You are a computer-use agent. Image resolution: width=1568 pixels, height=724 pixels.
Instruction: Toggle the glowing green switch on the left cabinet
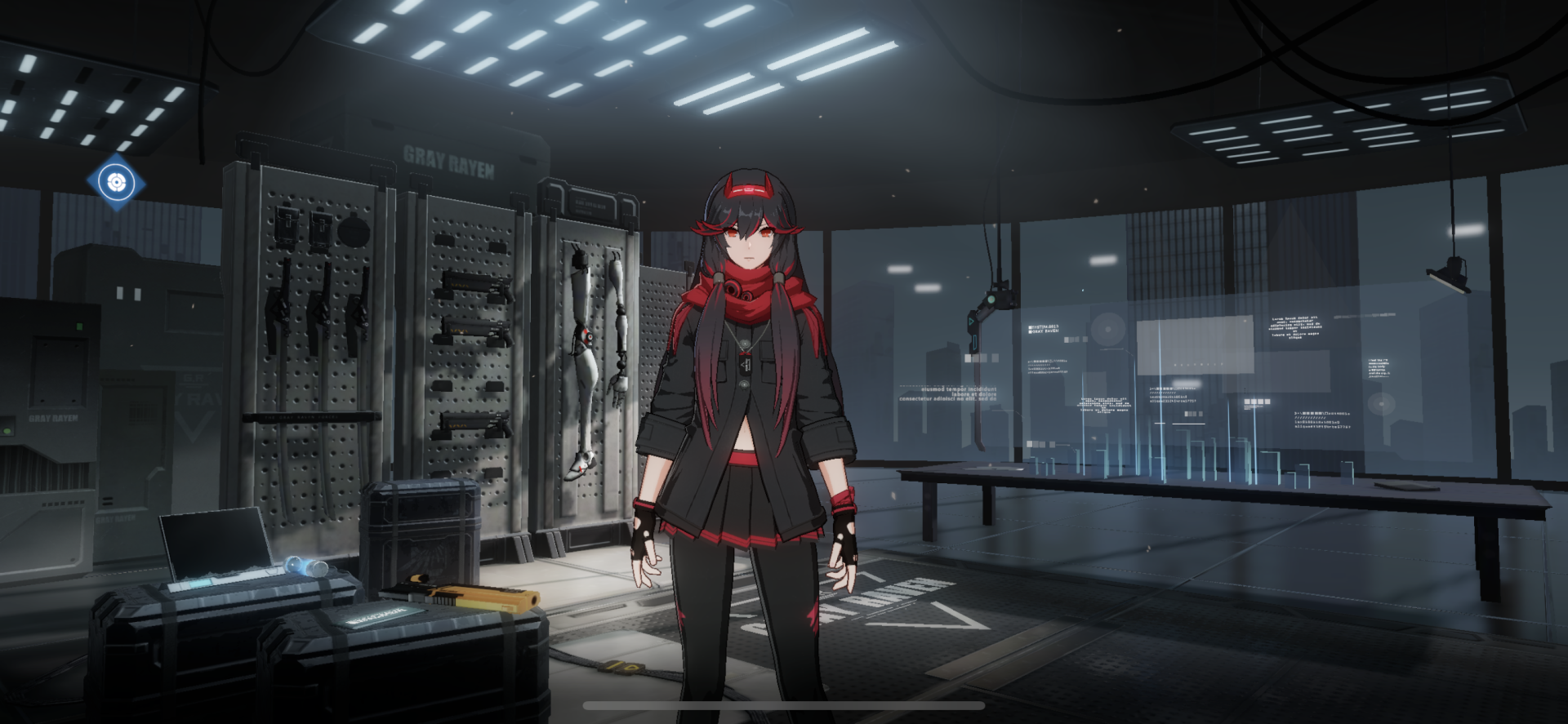click(x=7, y=430)
